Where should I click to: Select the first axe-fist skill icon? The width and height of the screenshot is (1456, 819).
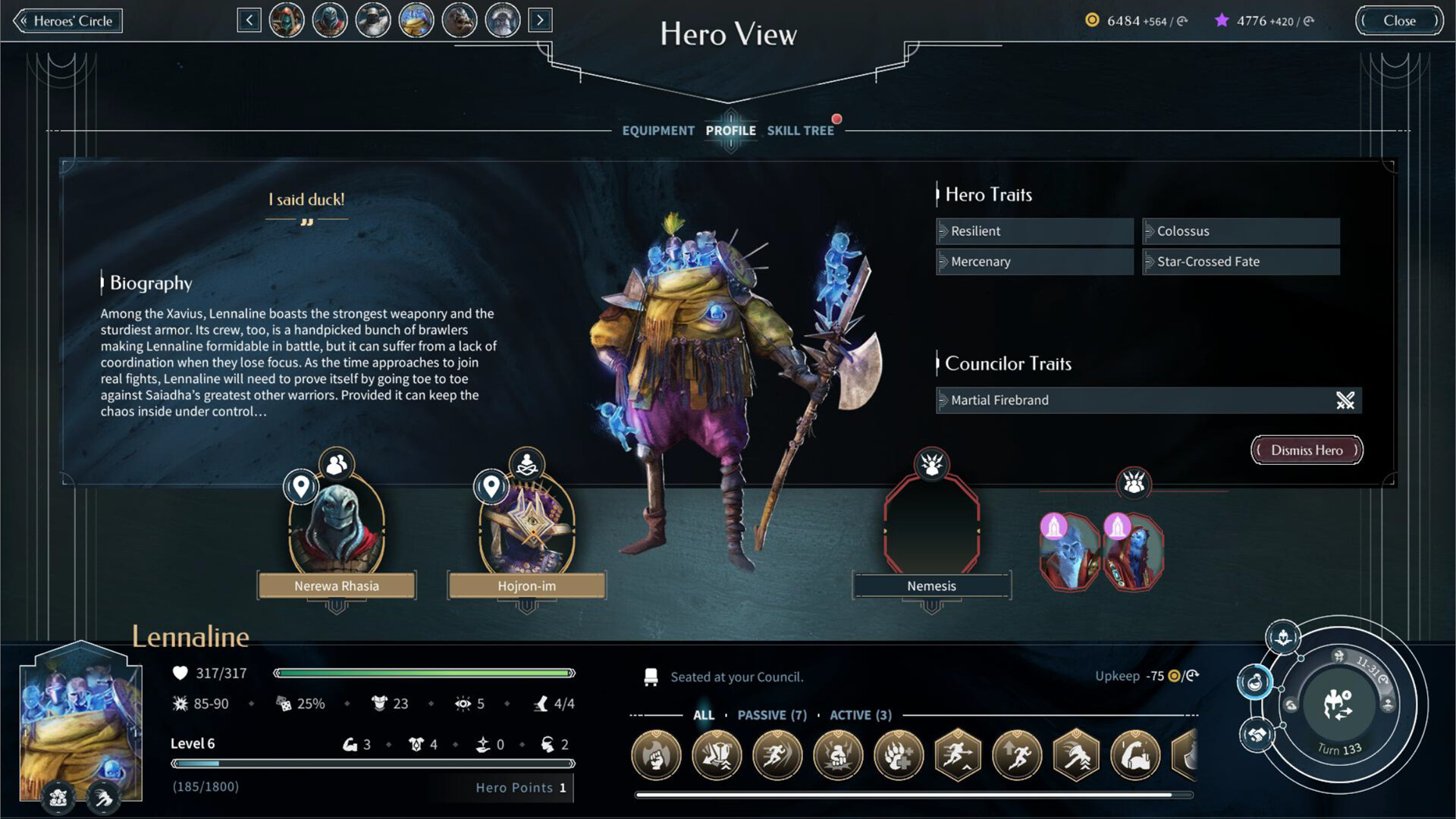656,756
